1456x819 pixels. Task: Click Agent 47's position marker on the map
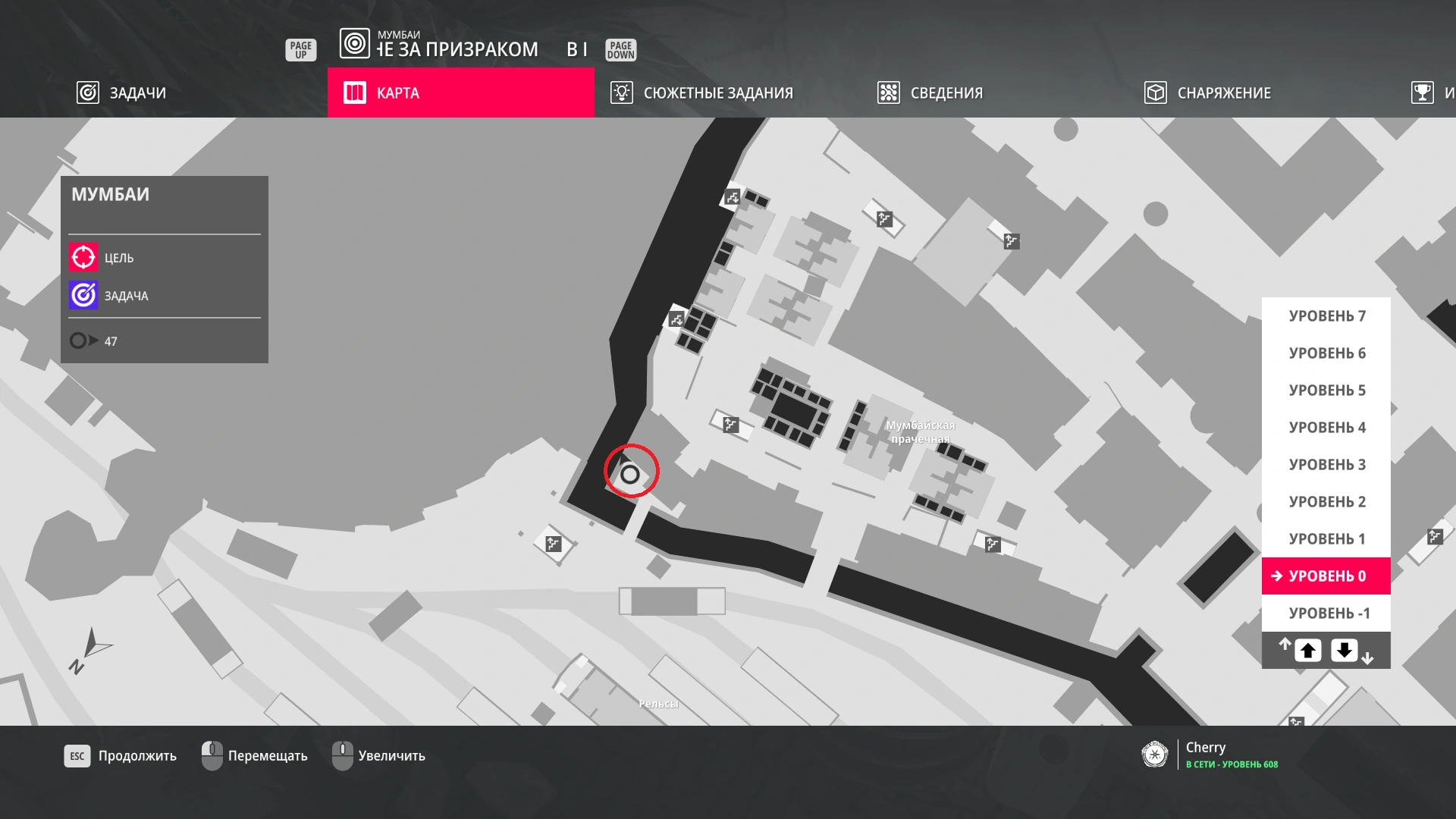click(630, 475)
